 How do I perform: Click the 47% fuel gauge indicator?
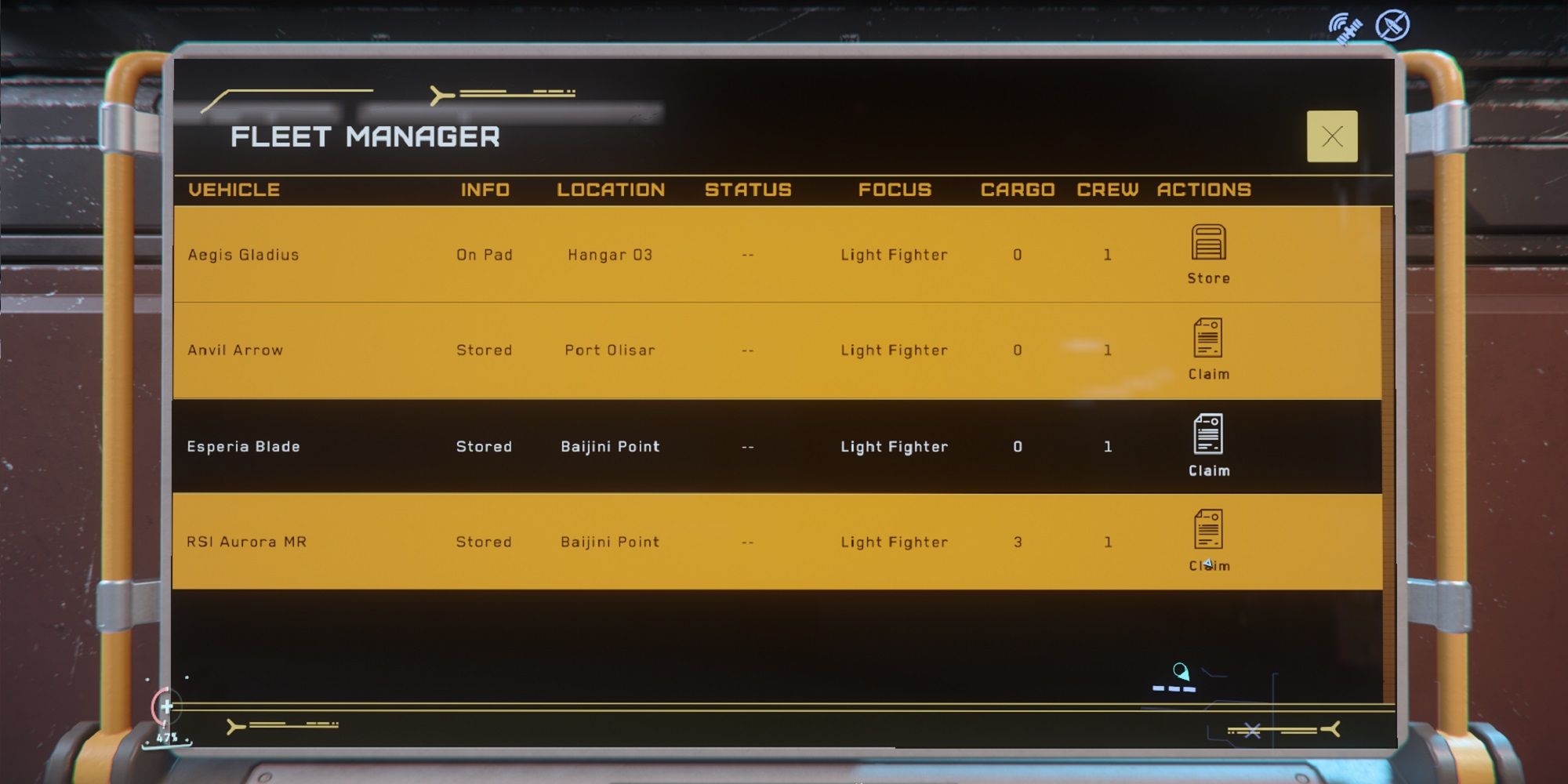(169, 737)
